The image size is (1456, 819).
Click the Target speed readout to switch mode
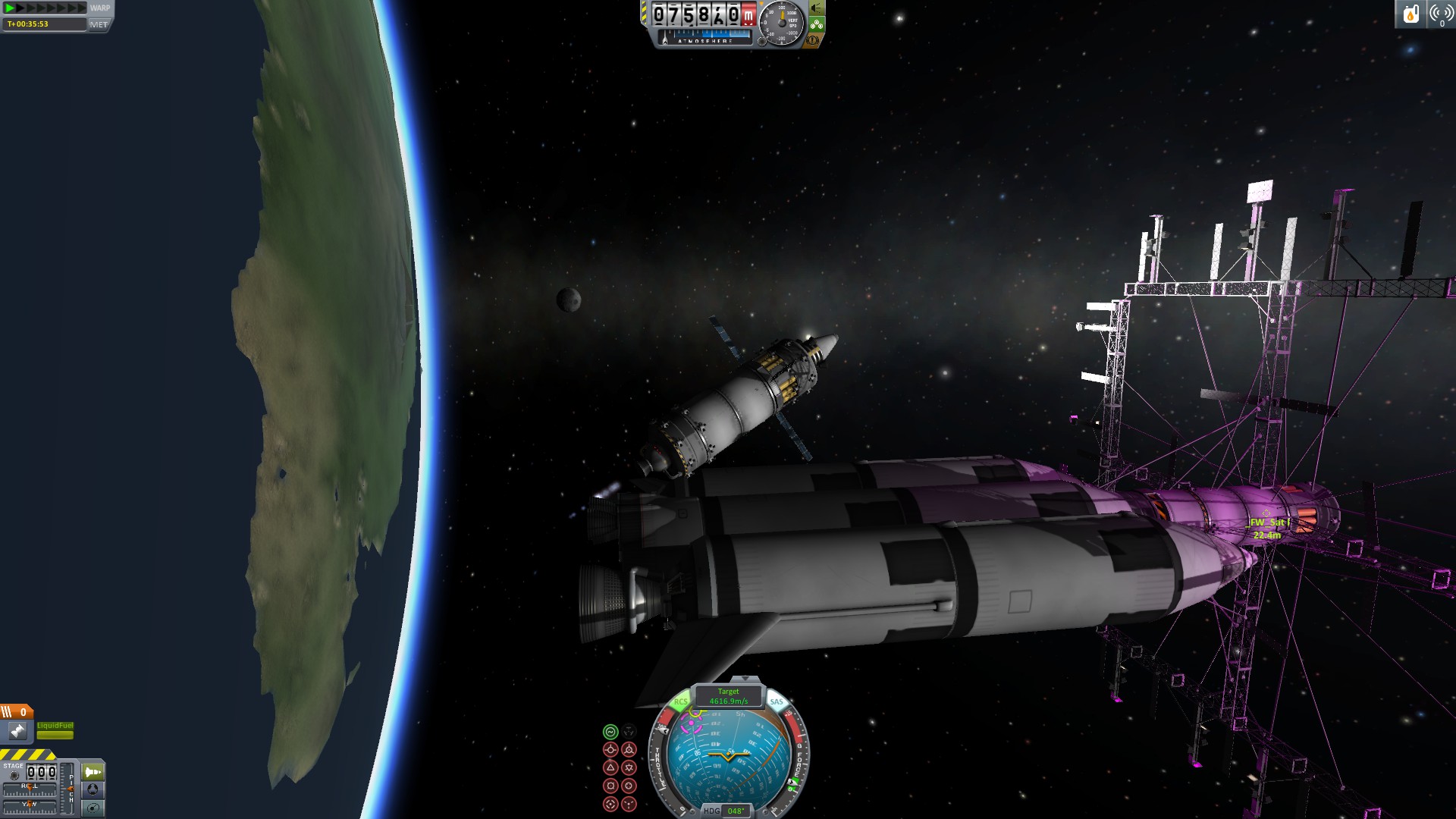tap(728, 696)
